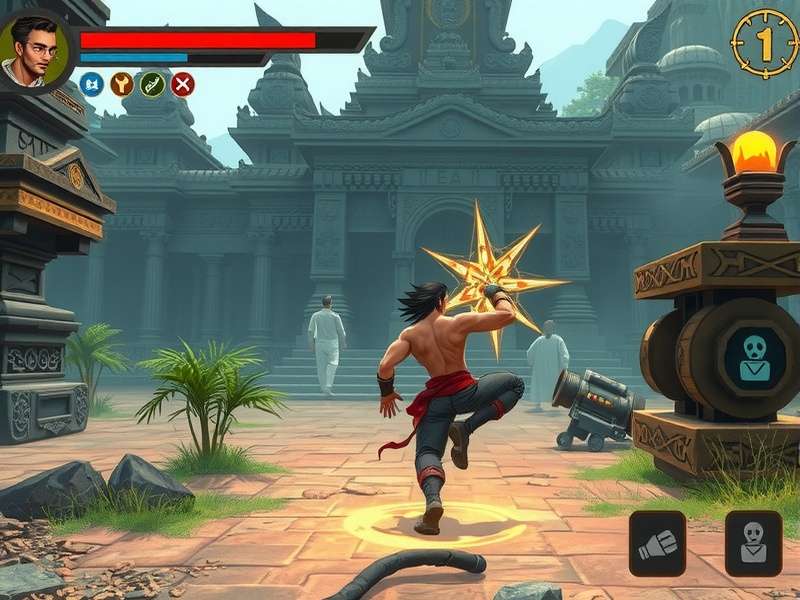Use the skull figure ability button
The width and height of the screenshot is (800, 600).
point(753,543)
